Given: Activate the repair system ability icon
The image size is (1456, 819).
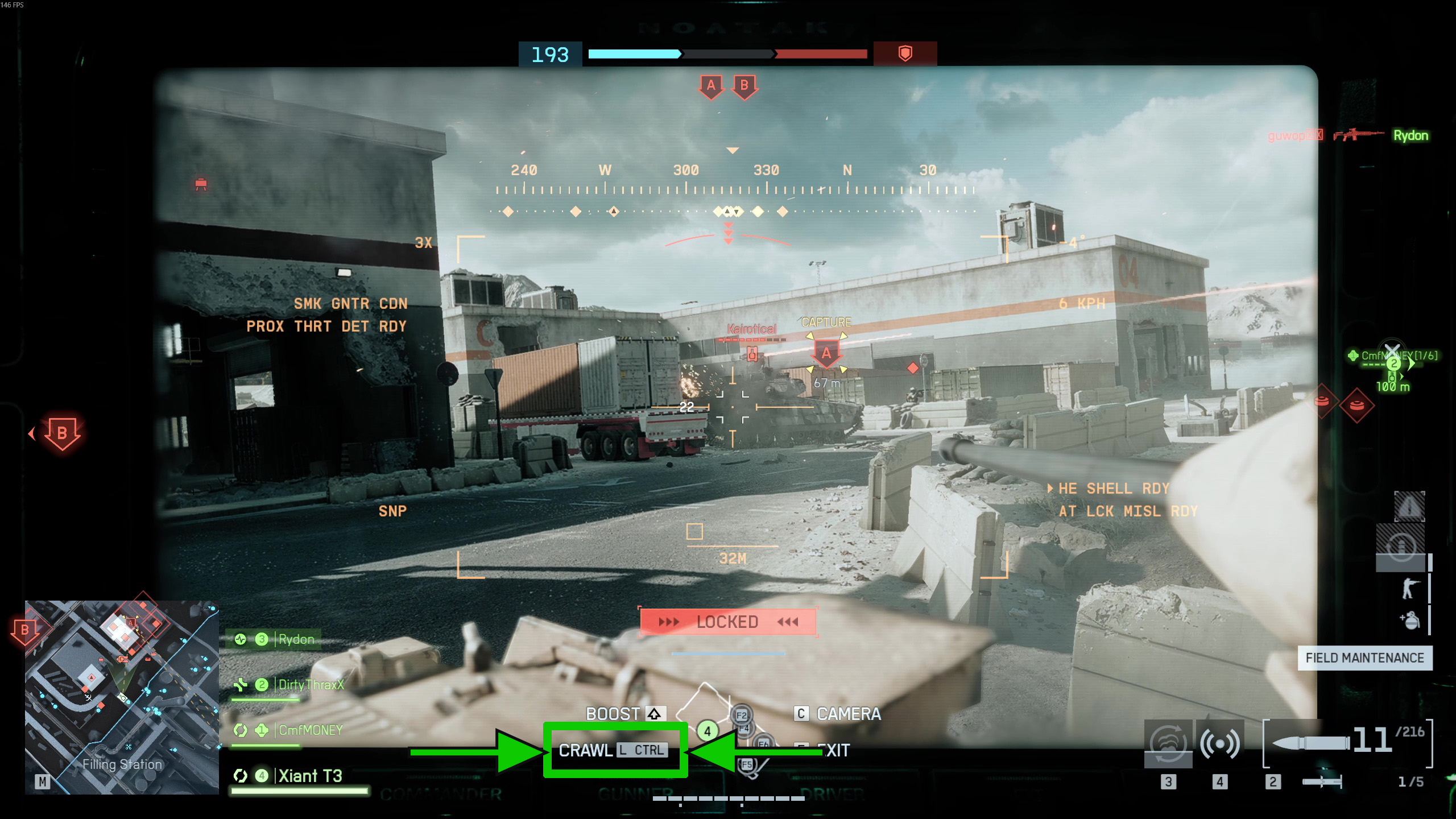Looking at the screenshot, I should tap(1168, 743).
